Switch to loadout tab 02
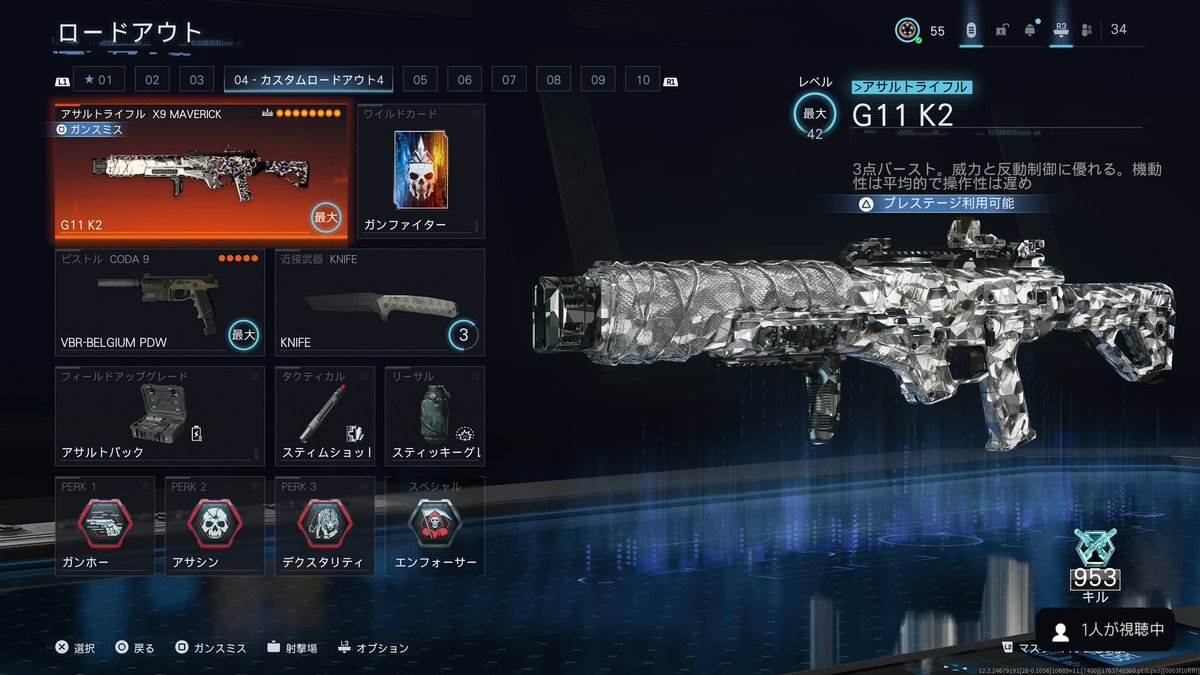Image resolution: width=1200 pixels, height=675 pixels. pyautogui.click(x=152, y=80)
